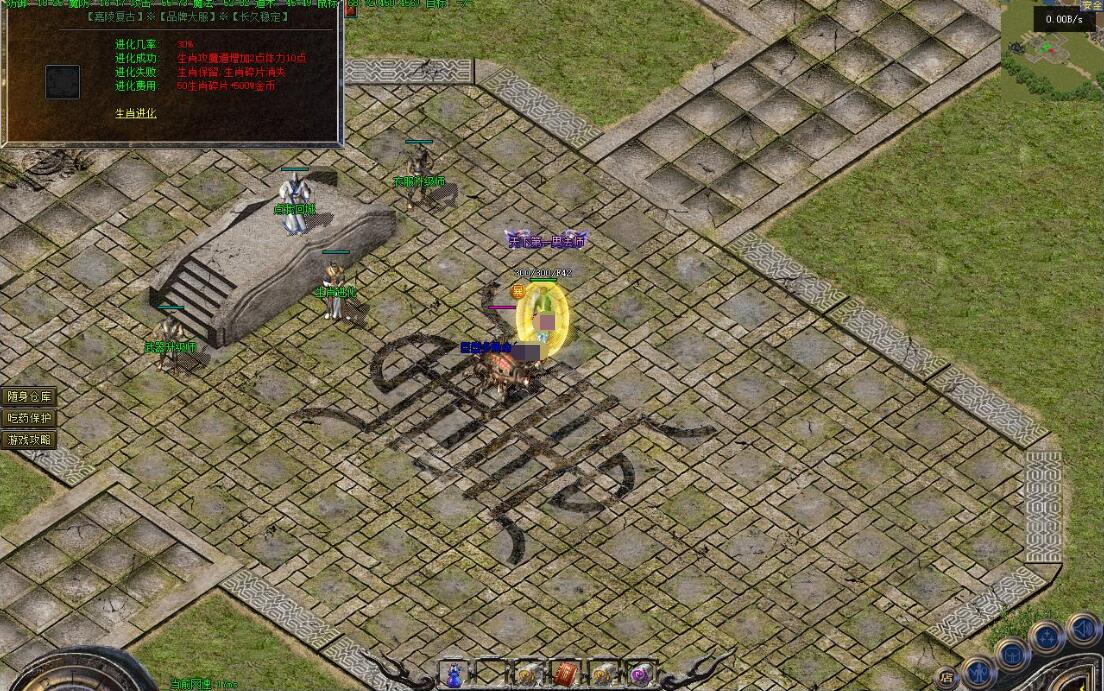Open the 游戏攻略 game guide
This screenshot has width=1104, height=691.
(x=29, y=440)
